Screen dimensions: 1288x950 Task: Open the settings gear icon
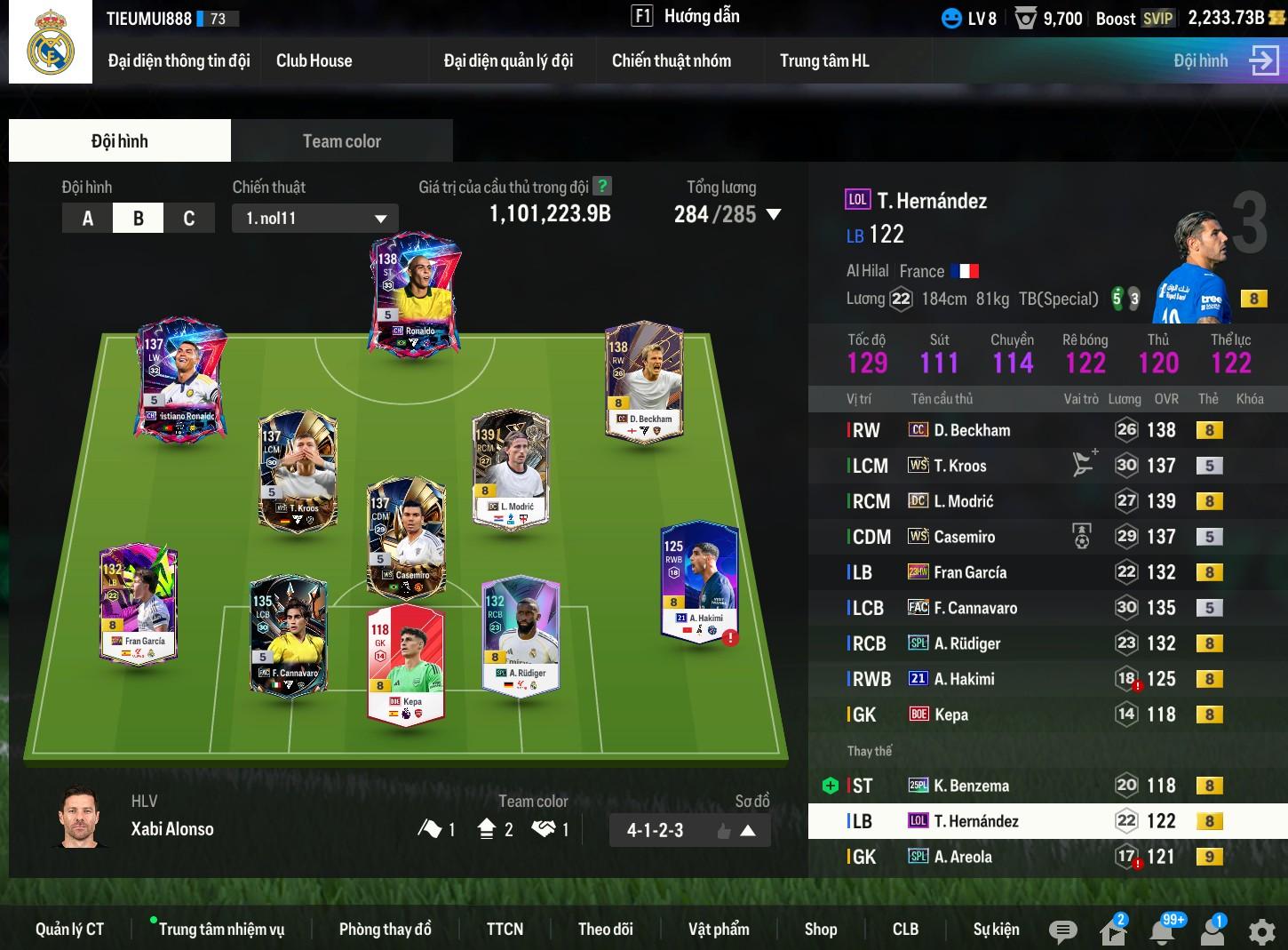[x=1261, y=931]
